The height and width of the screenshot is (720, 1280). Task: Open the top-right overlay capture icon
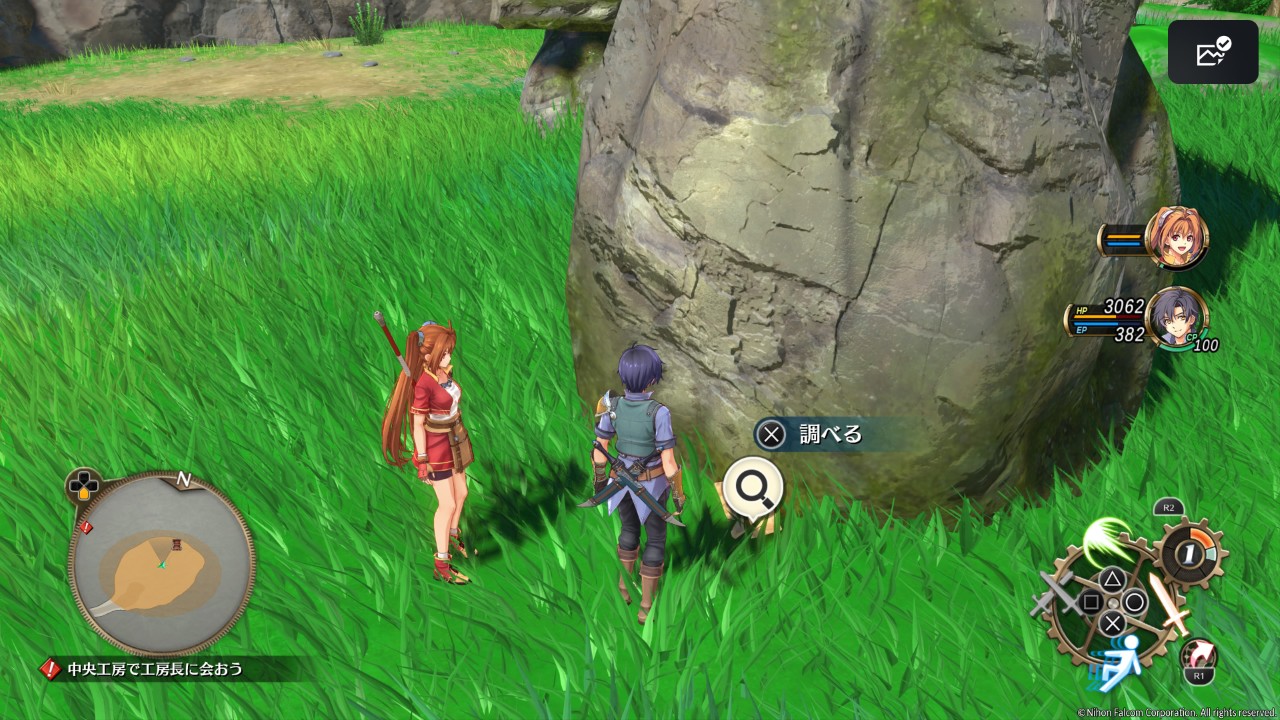[1212, 52]
